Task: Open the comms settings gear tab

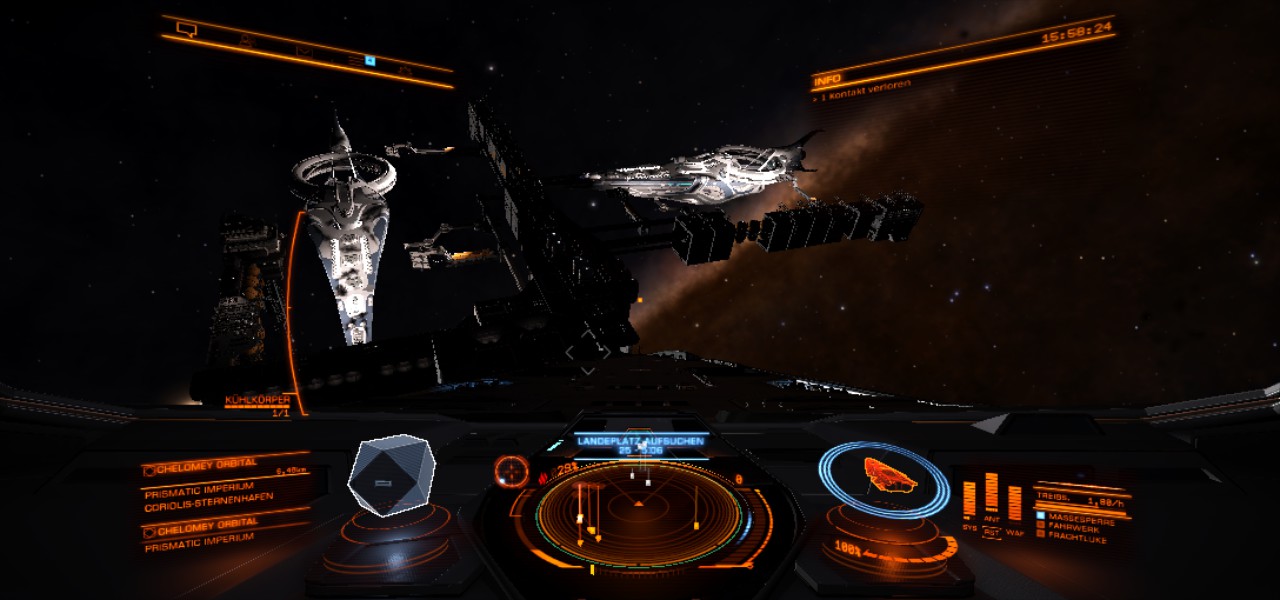Action: (405, 69)
